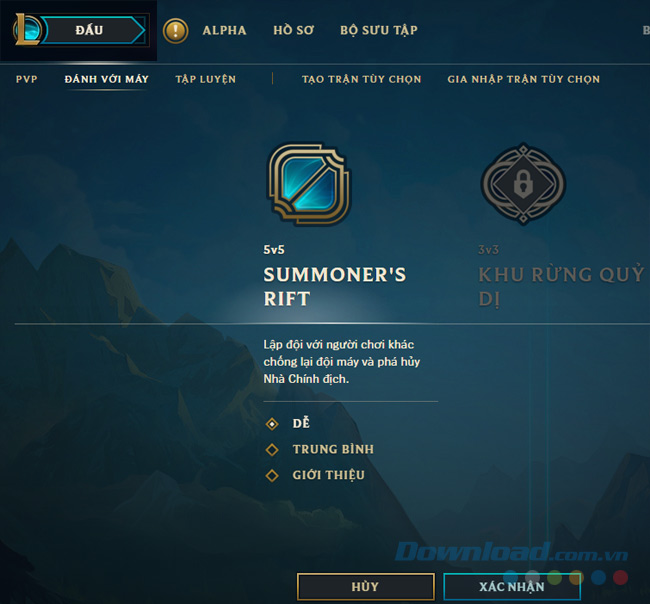Choose the DỄ difficulty option
Image resolution: width=650 pixels, height=604 pixels.
point(300,424)
